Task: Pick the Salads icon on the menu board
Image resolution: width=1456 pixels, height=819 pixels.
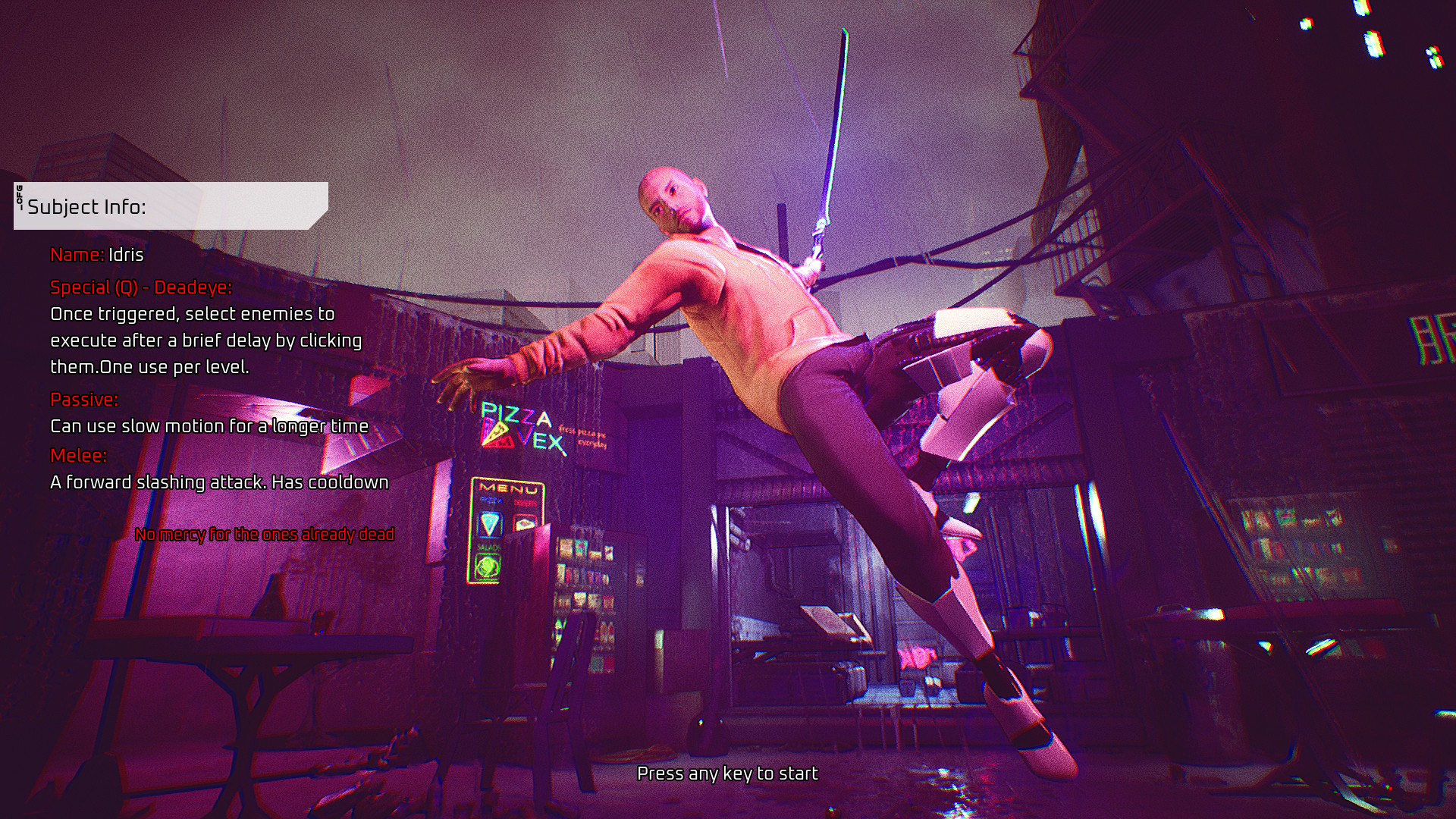Action: pyautogui.click(x=487, y=566)
